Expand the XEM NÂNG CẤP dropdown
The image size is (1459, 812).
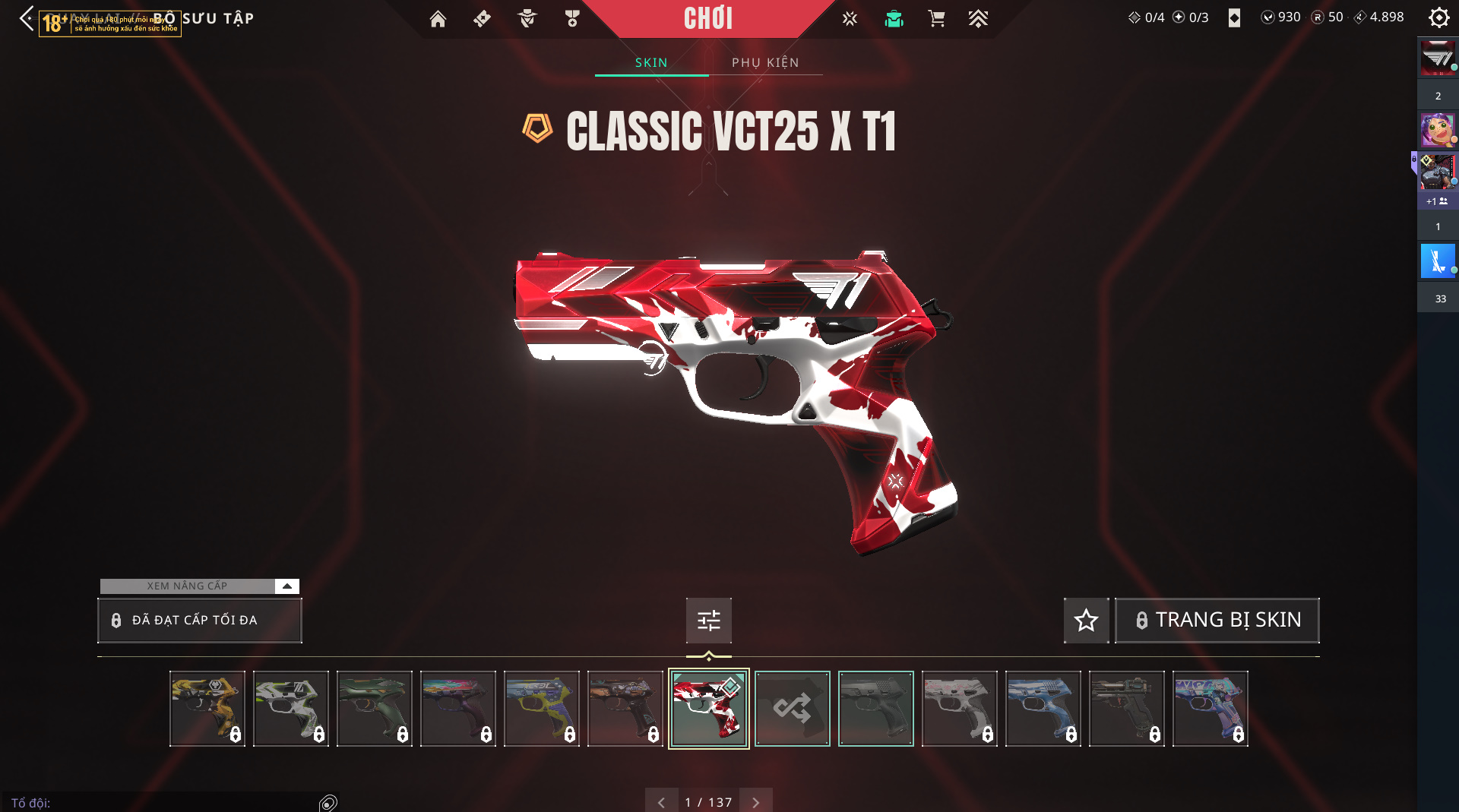[x=286, y=586]
